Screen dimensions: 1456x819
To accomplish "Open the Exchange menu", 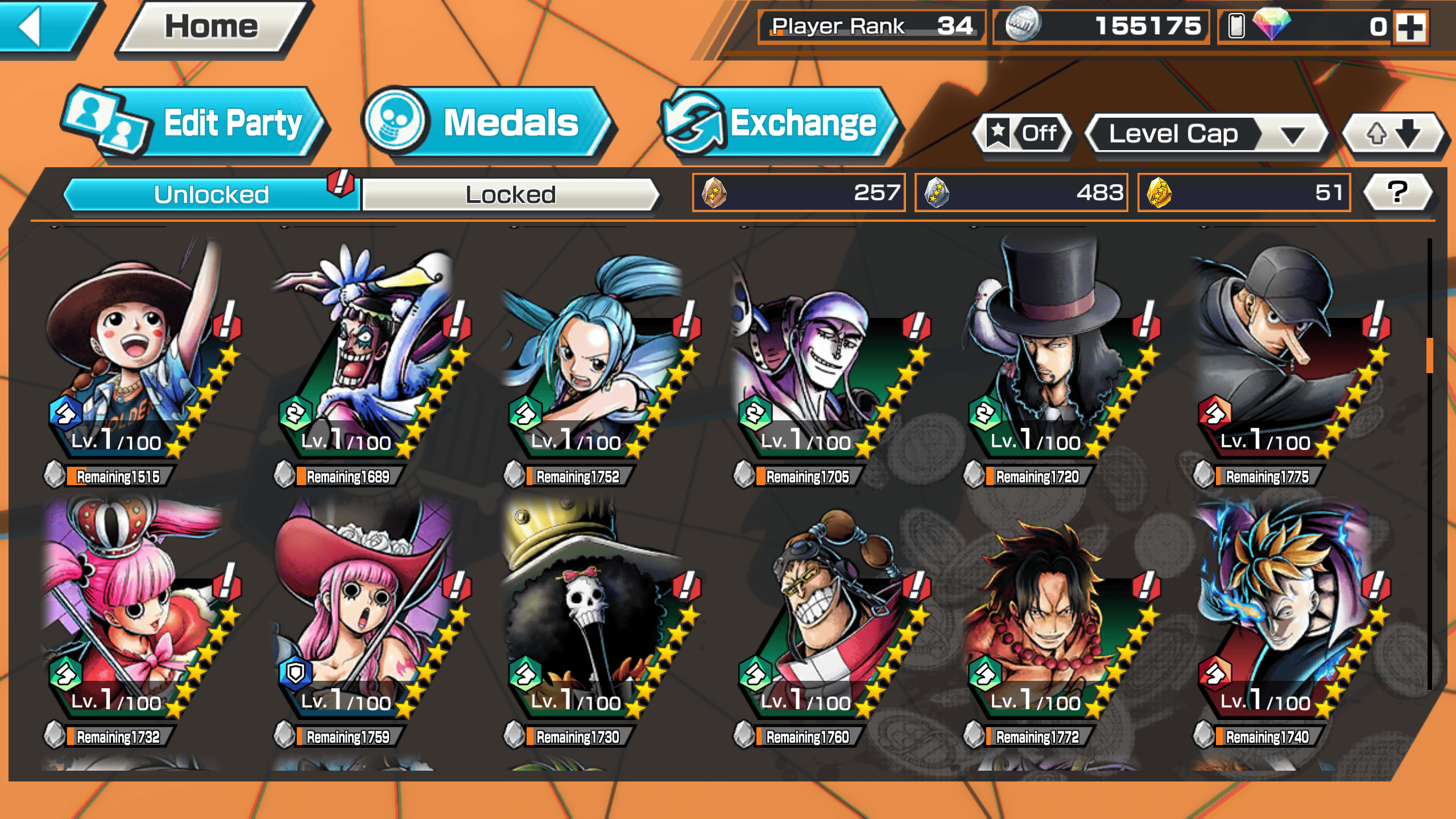I will [779, 123].
